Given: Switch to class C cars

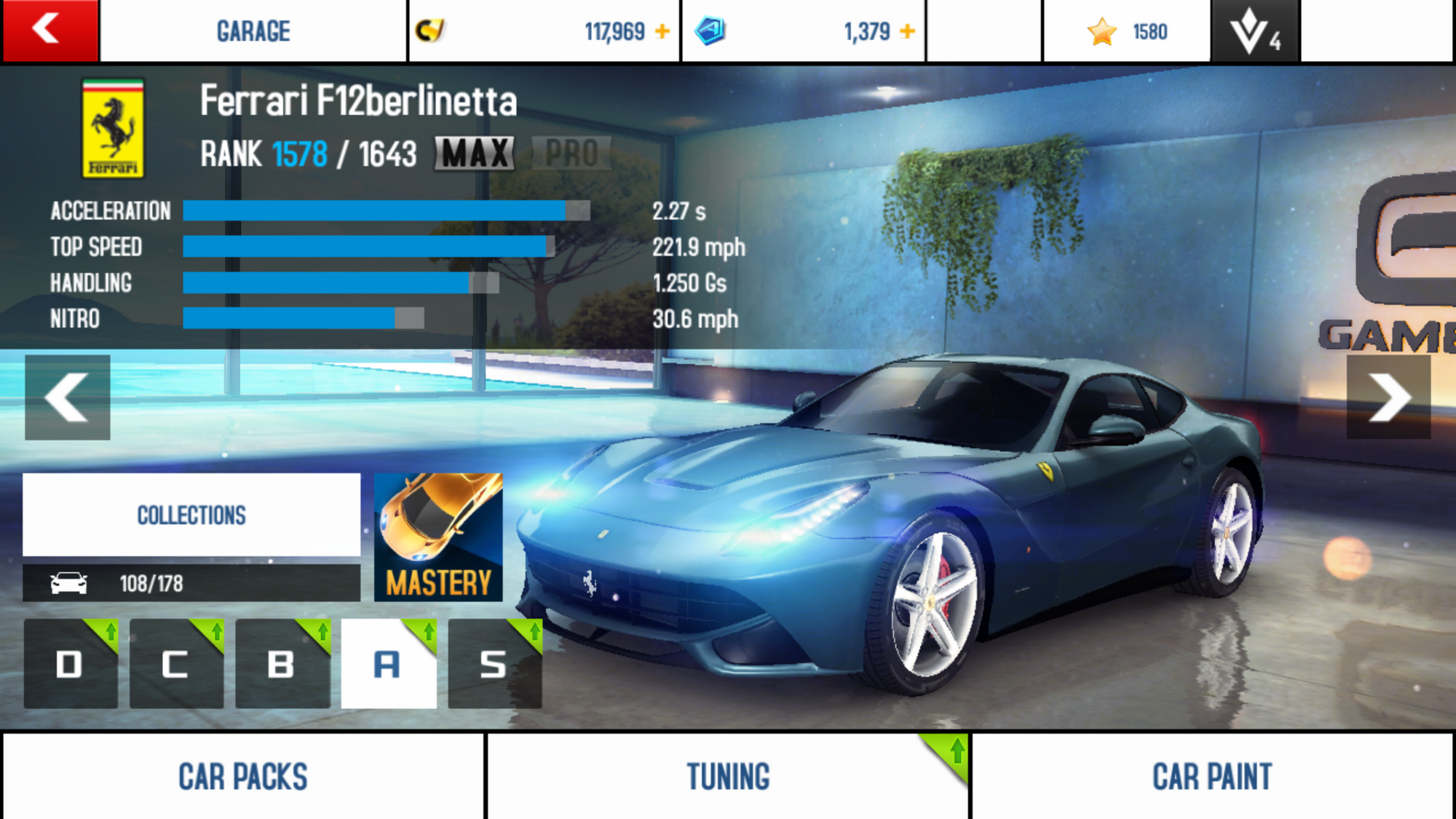Looking at the screenshot, I should tap(176, 664).
